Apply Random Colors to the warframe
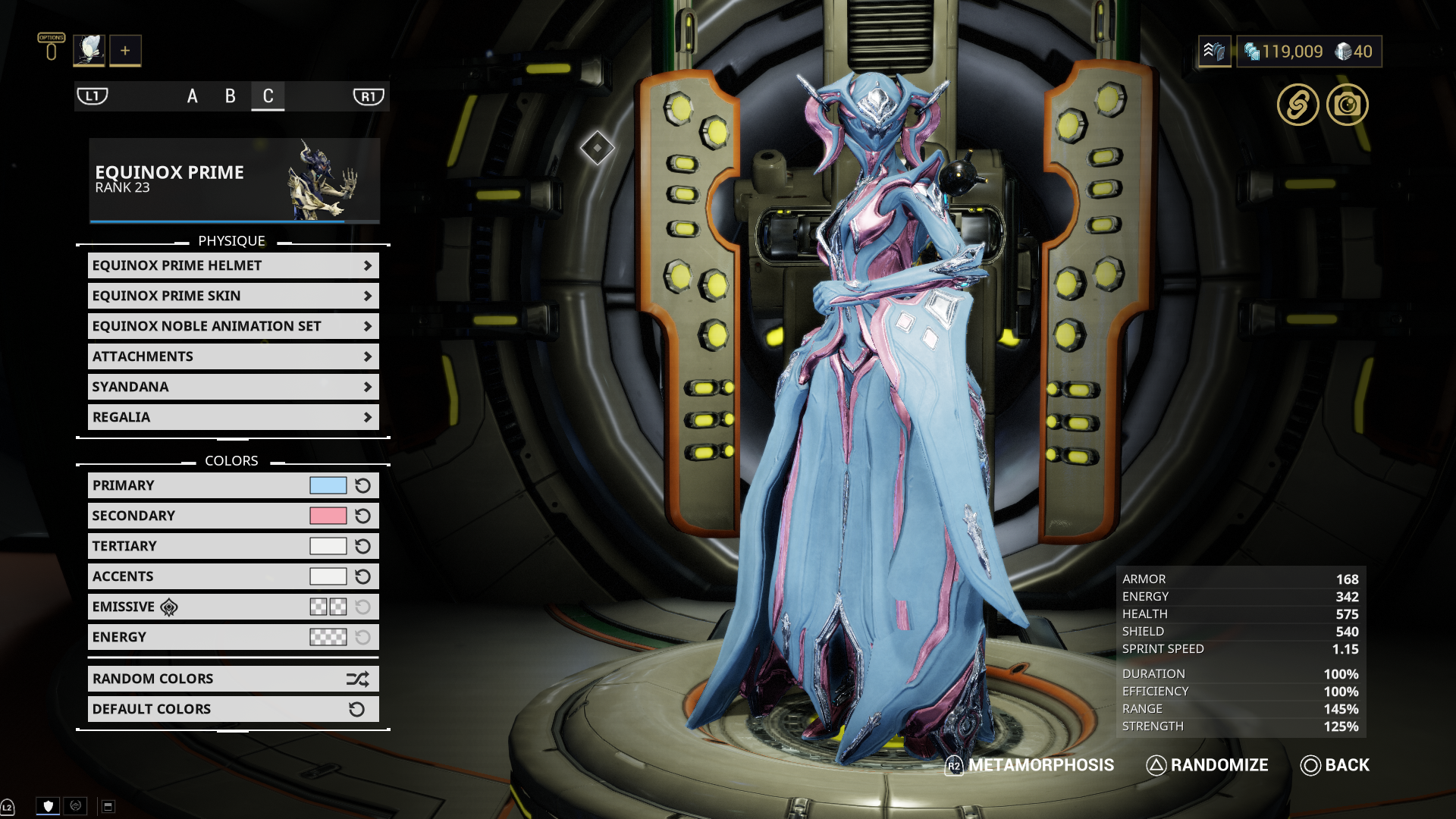 tap(233, 679)
